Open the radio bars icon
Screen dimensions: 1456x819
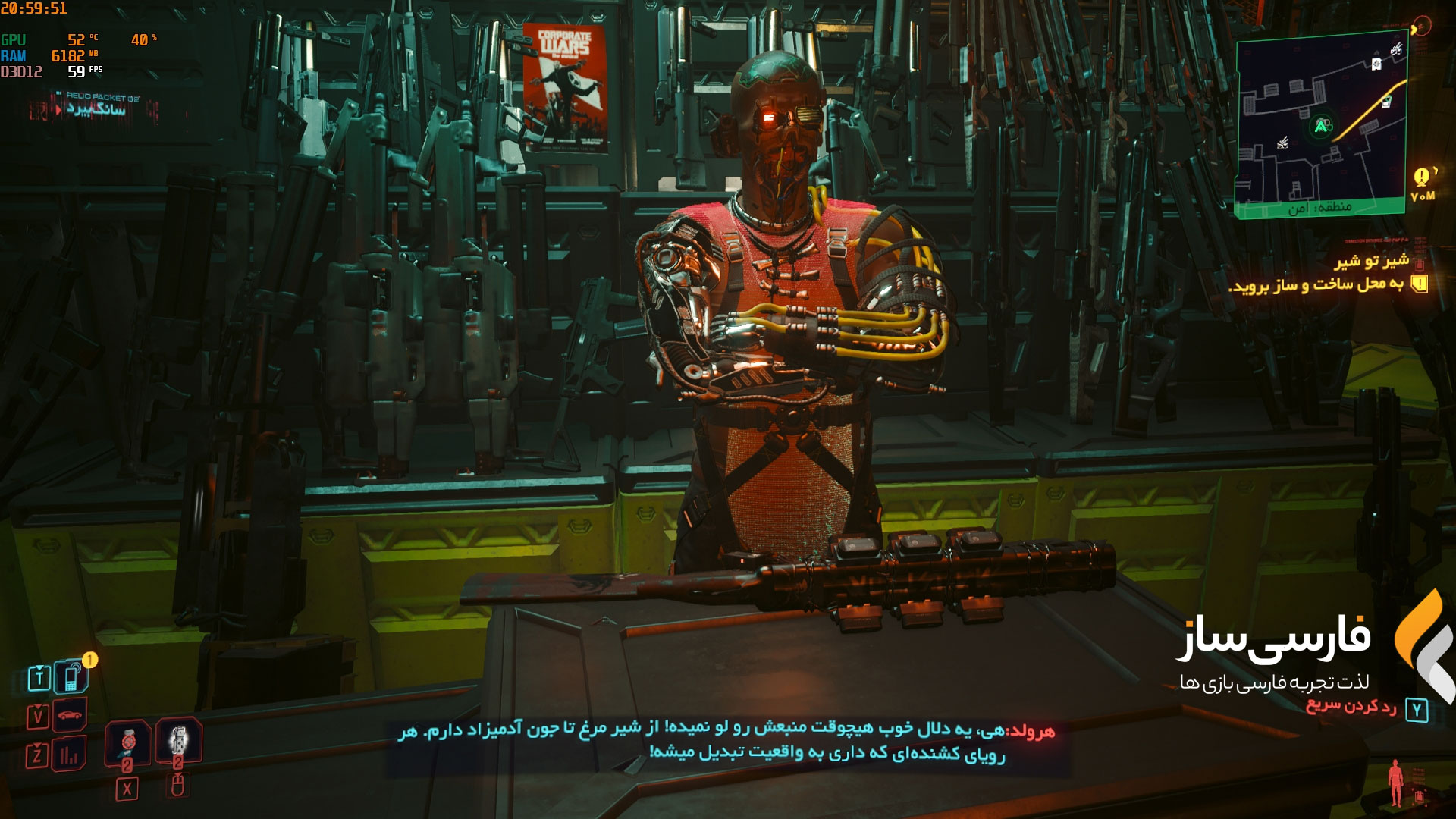click(x=70, y=755)
